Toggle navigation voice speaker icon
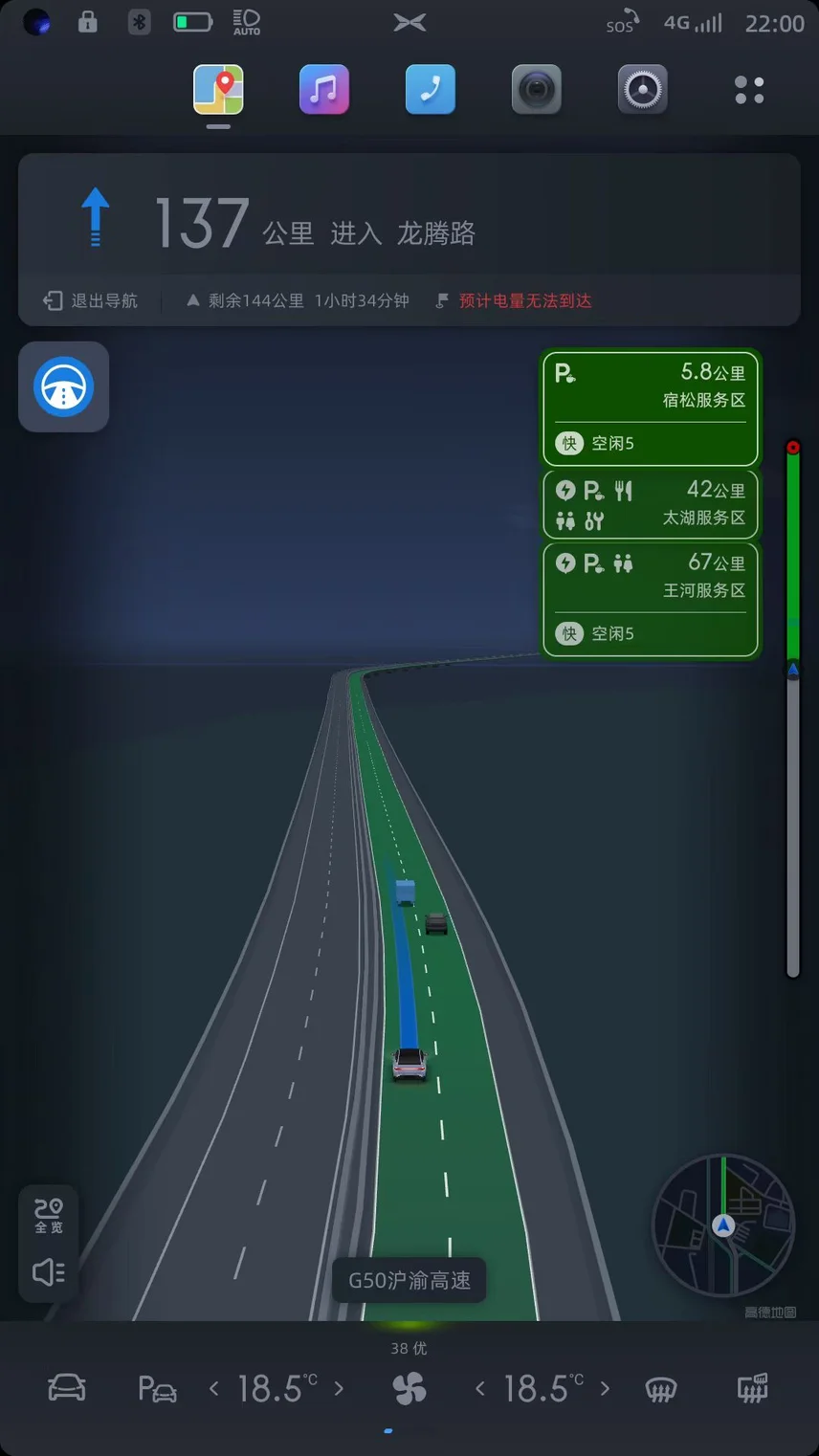This screenshot has height=1456, width=819. click(49, 1271)
